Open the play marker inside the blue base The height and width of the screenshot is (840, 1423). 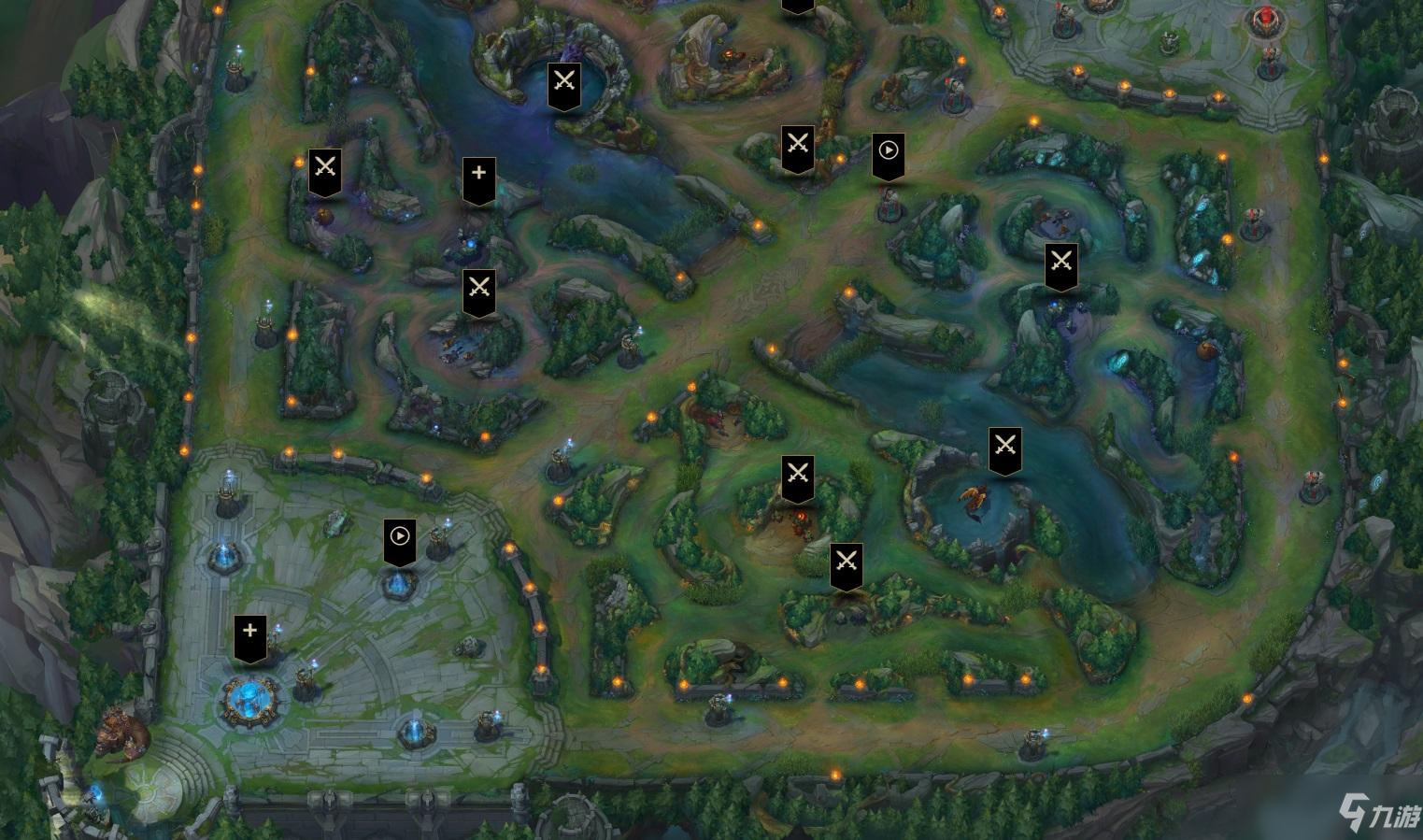(399, 540)
